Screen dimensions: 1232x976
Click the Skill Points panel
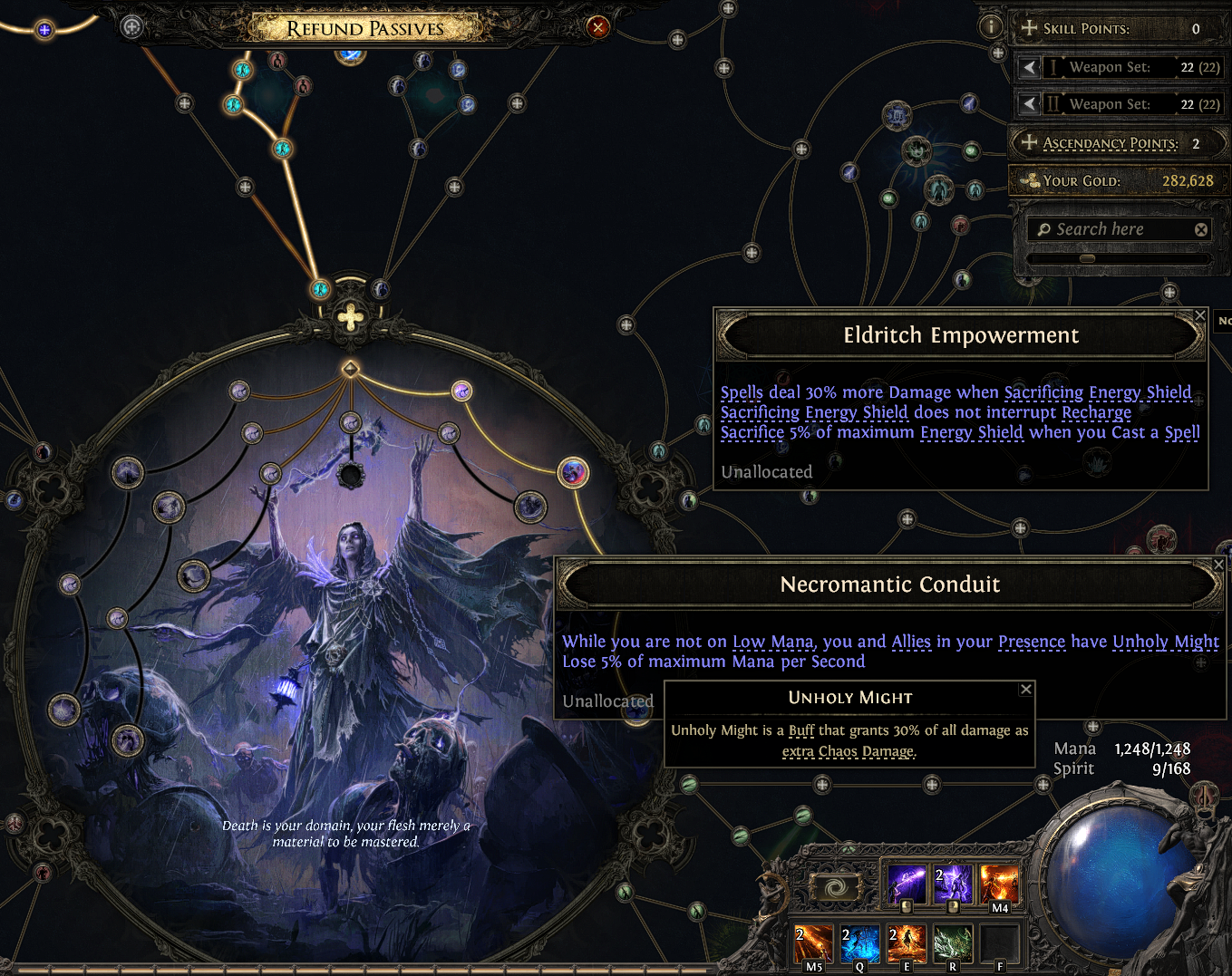[x=1118, y=28]
